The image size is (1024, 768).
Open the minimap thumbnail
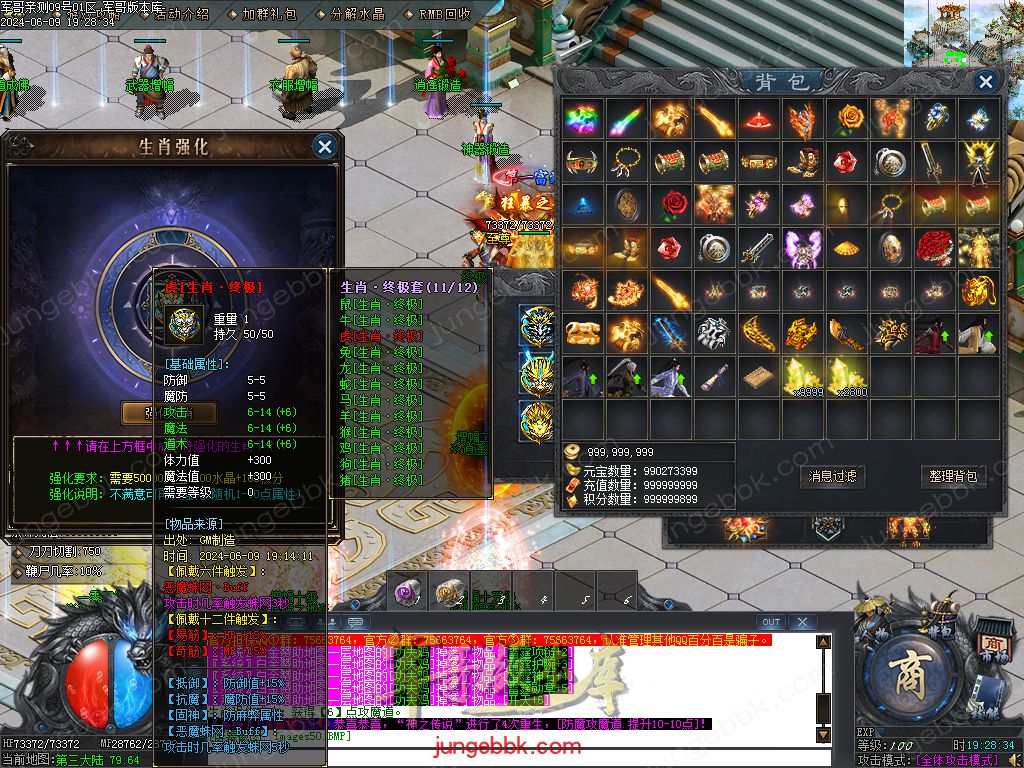tap(964, 35)
